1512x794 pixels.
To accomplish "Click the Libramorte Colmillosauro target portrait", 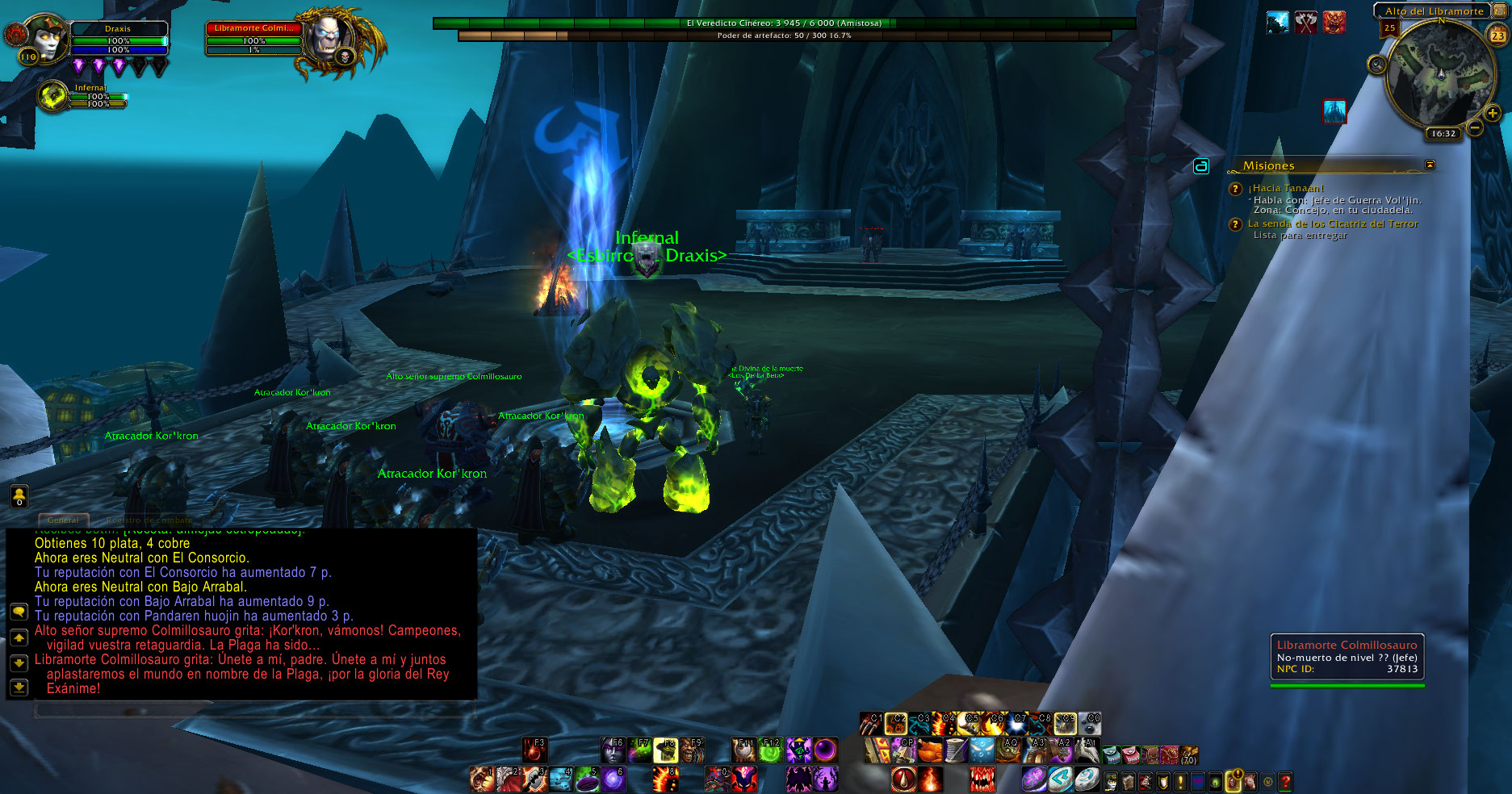I will click(329, 39).
